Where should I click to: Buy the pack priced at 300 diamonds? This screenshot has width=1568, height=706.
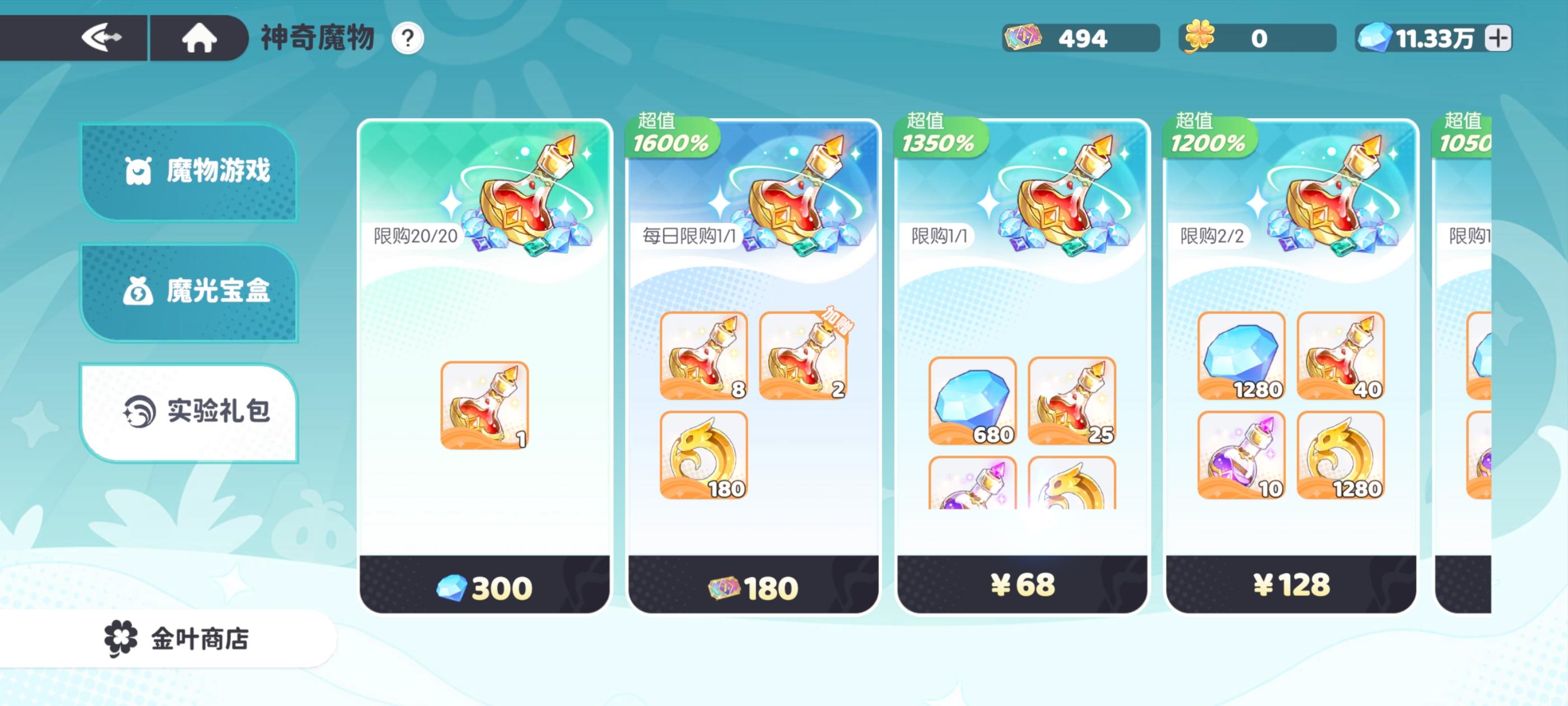tap(485, 586)
